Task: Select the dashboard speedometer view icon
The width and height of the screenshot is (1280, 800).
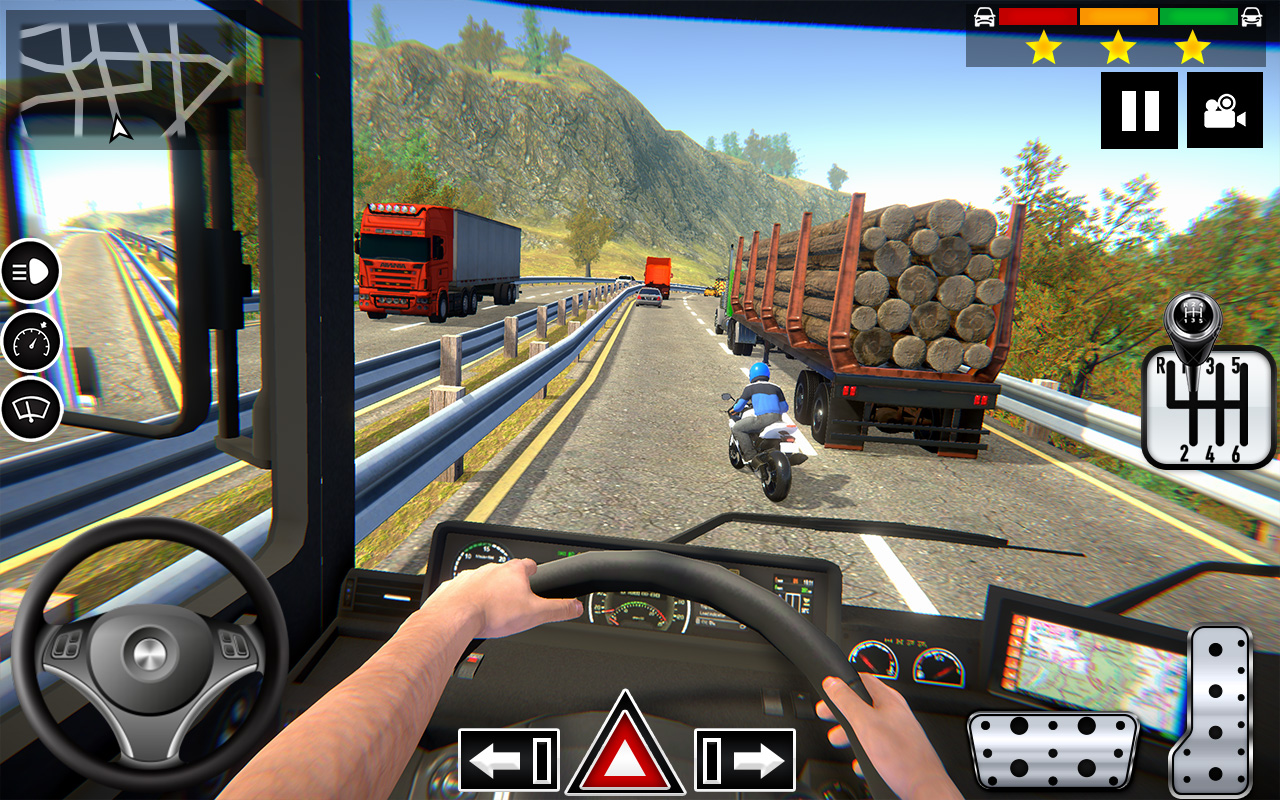Action: (x=31, y=342)
